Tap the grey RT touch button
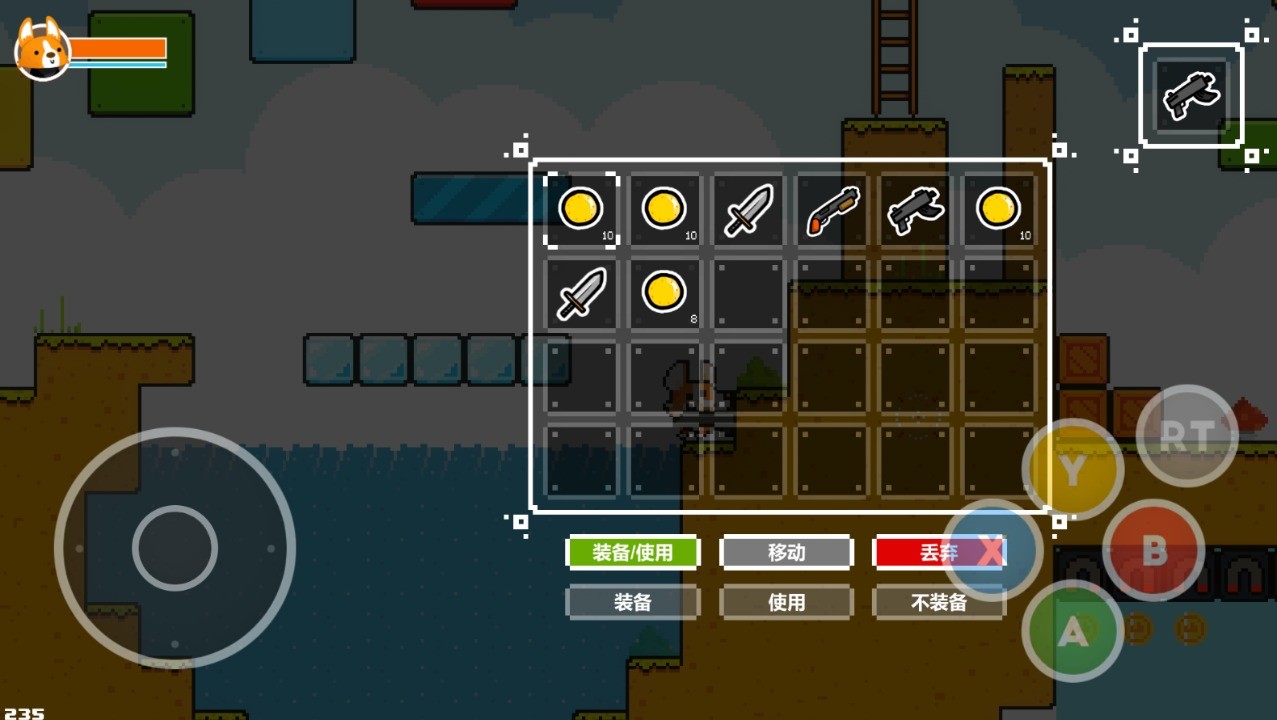The height and width of the screenshot is (720, 1277). point(1187,435)
